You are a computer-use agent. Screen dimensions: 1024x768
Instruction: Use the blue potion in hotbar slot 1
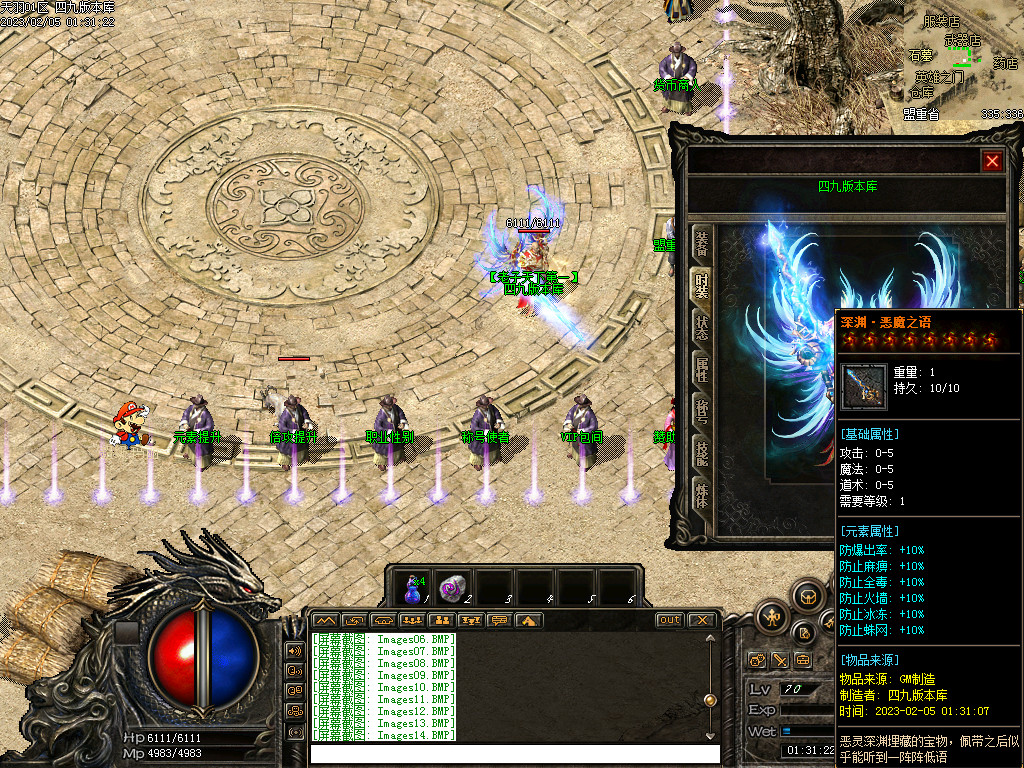pyautogui.click(x=412, y=587)
